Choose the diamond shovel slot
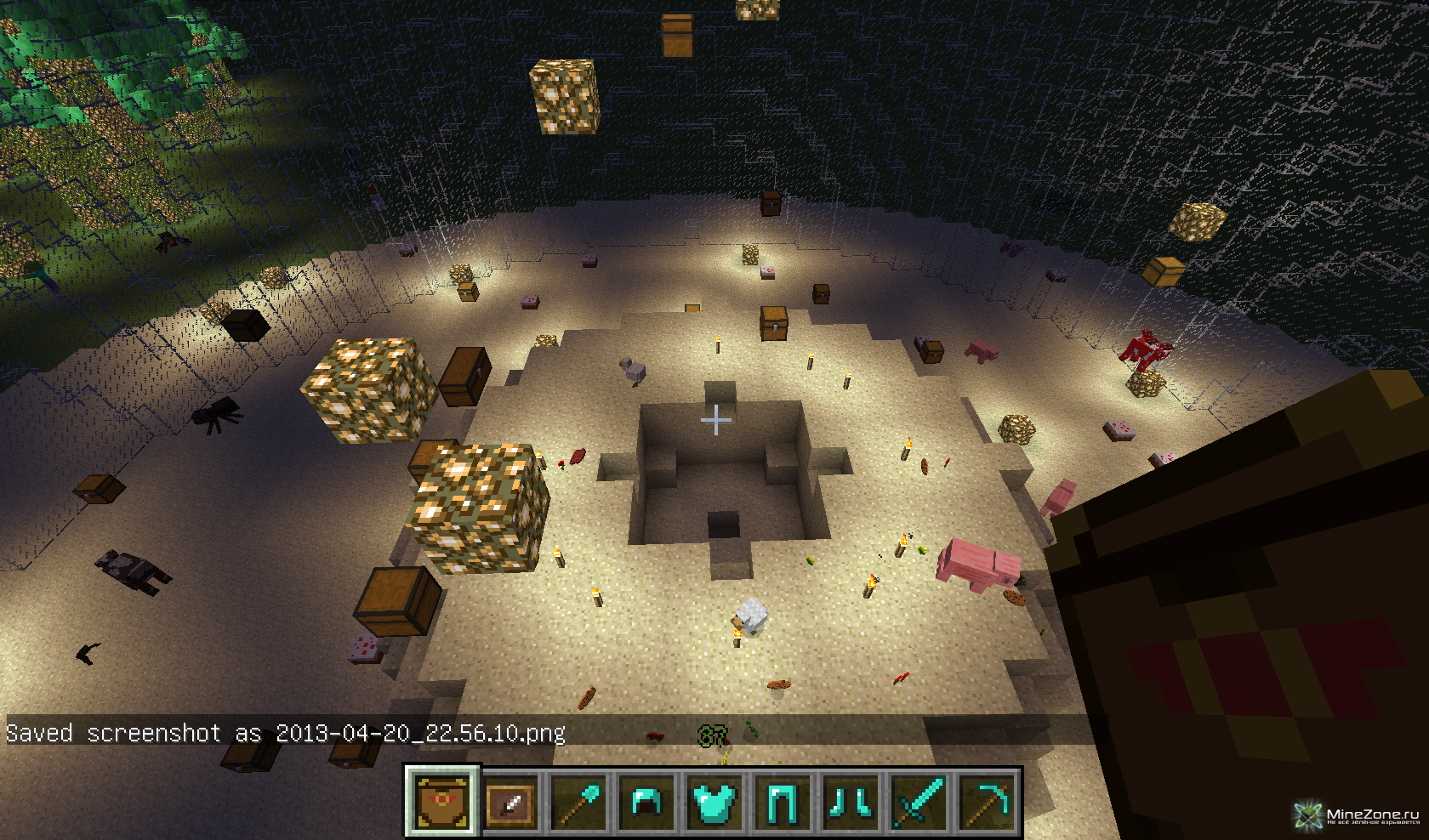1429x840 pixels. pos(579,803)
